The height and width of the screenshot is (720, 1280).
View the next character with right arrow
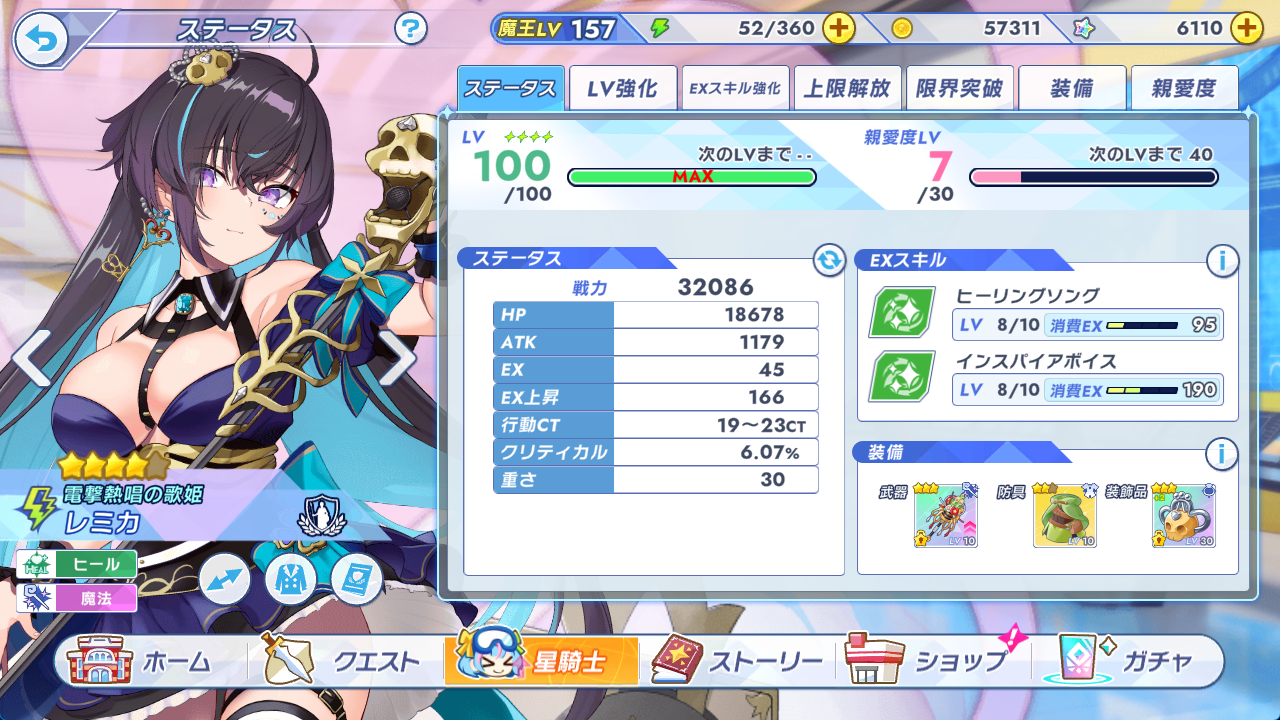[x=397, y=357]
